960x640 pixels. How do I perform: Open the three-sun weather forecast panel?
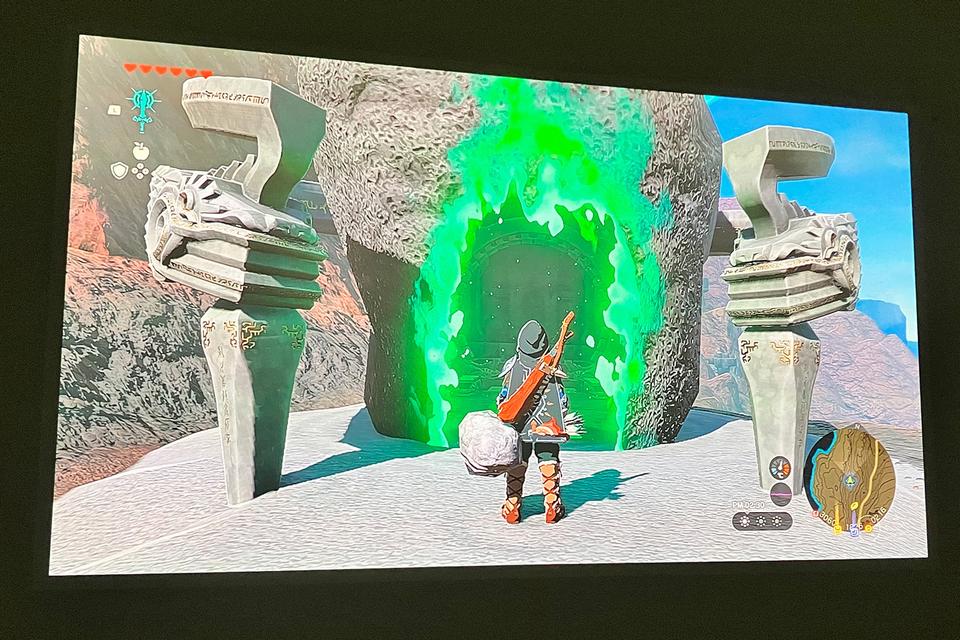tap(762, 521)
